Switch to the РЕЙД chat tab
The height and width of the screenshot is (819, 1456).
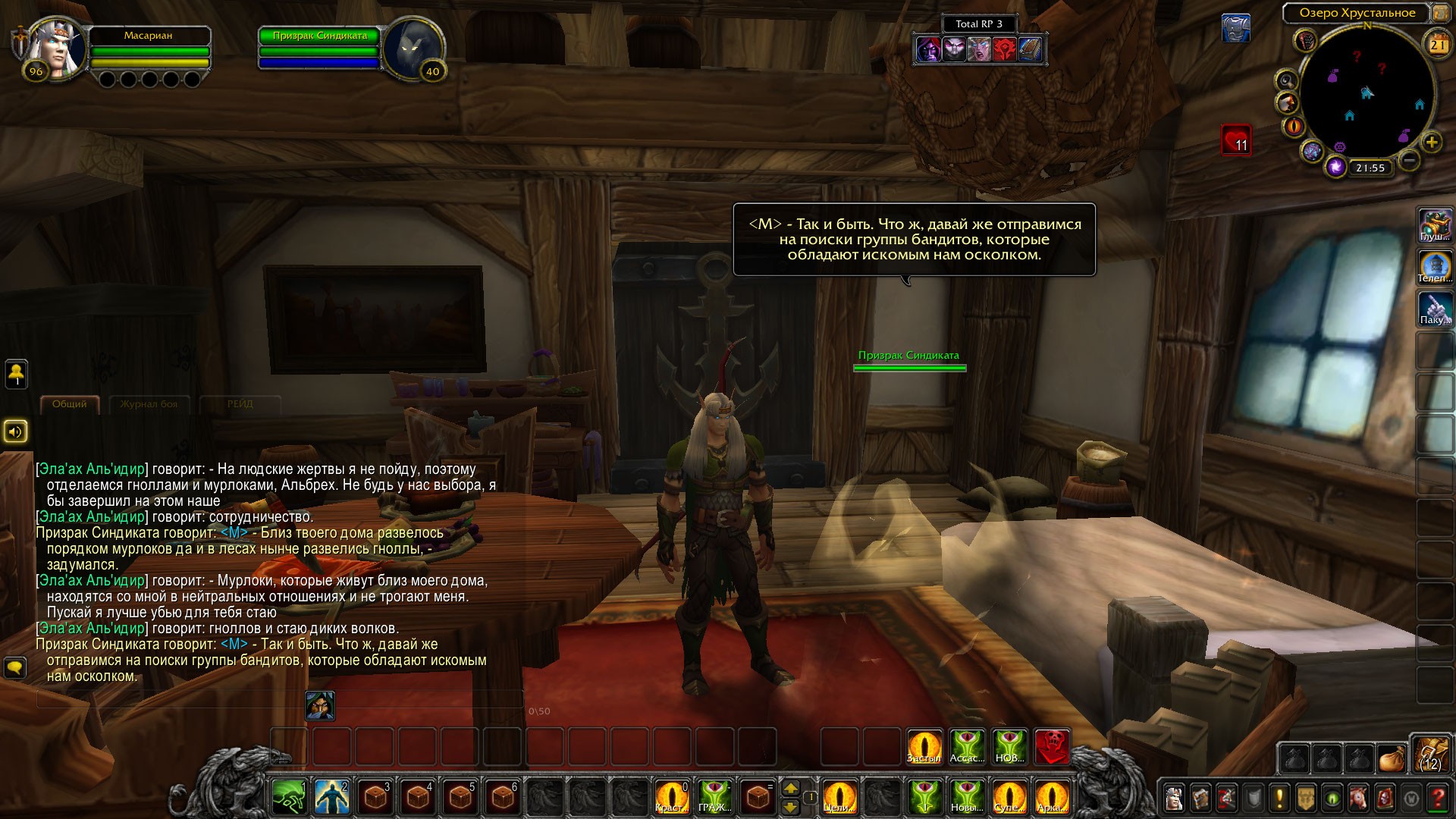point(240,404)
